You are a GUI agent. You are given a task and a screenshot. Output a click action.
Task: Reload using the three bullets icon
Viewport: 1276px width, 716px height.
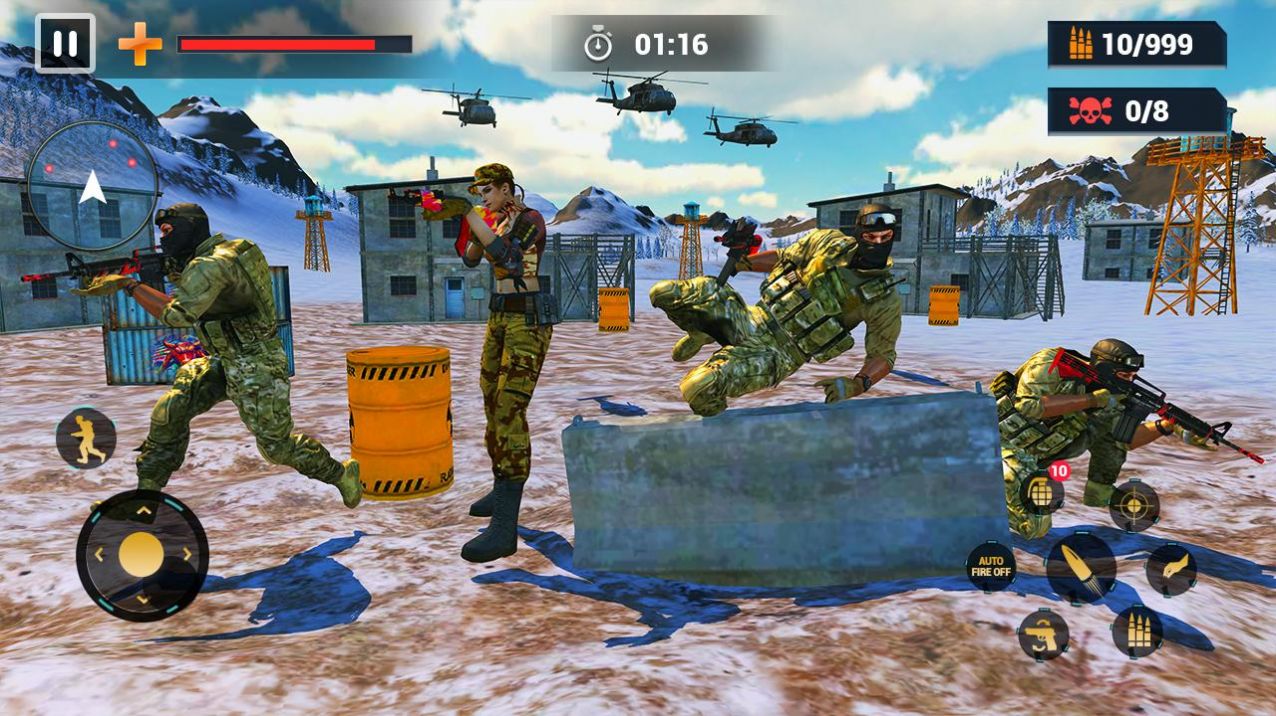(x=1136, y=631)
